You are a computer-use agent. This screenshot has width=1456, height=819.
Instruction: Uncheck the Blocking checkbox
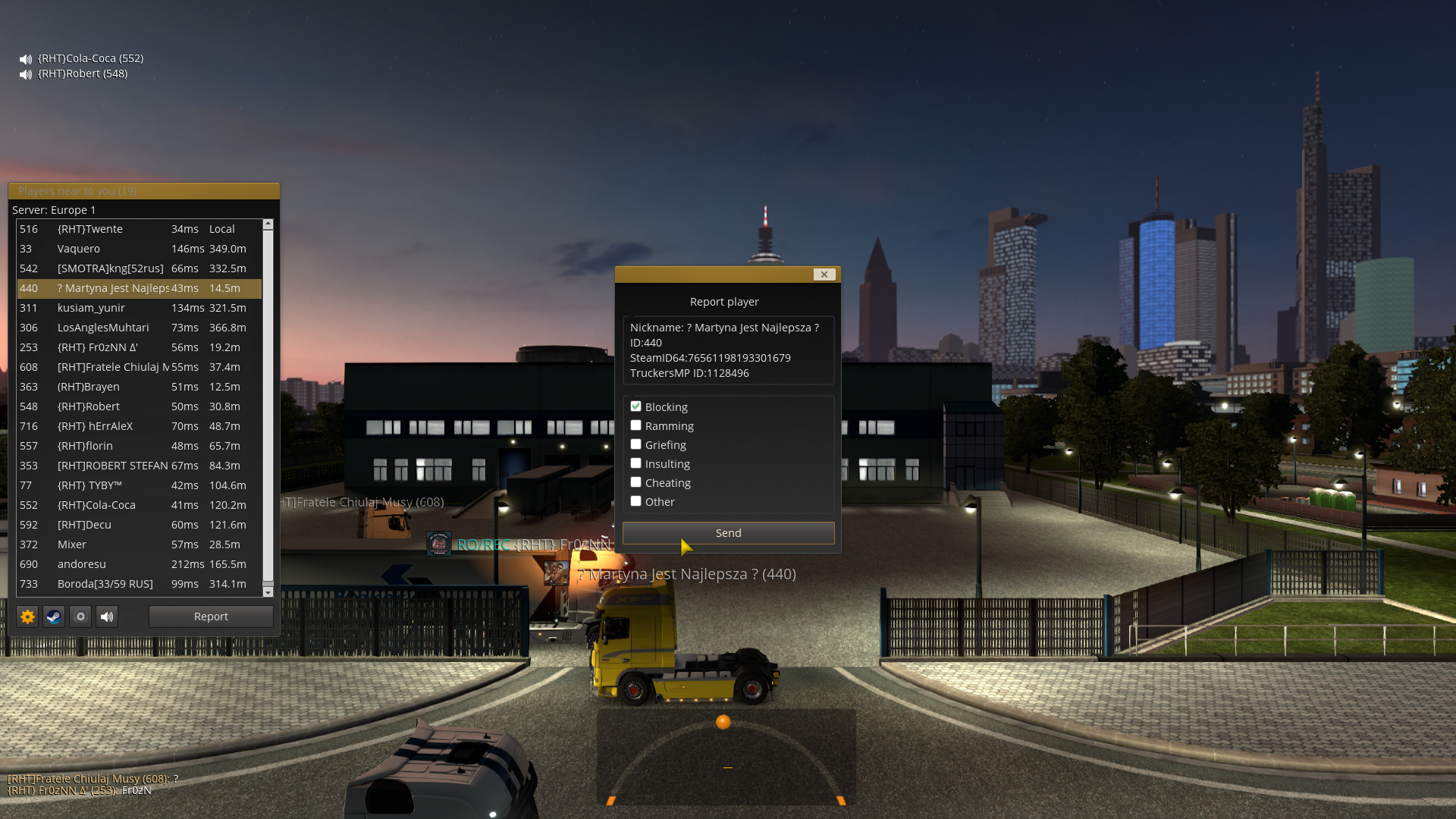tap(636, 406)
